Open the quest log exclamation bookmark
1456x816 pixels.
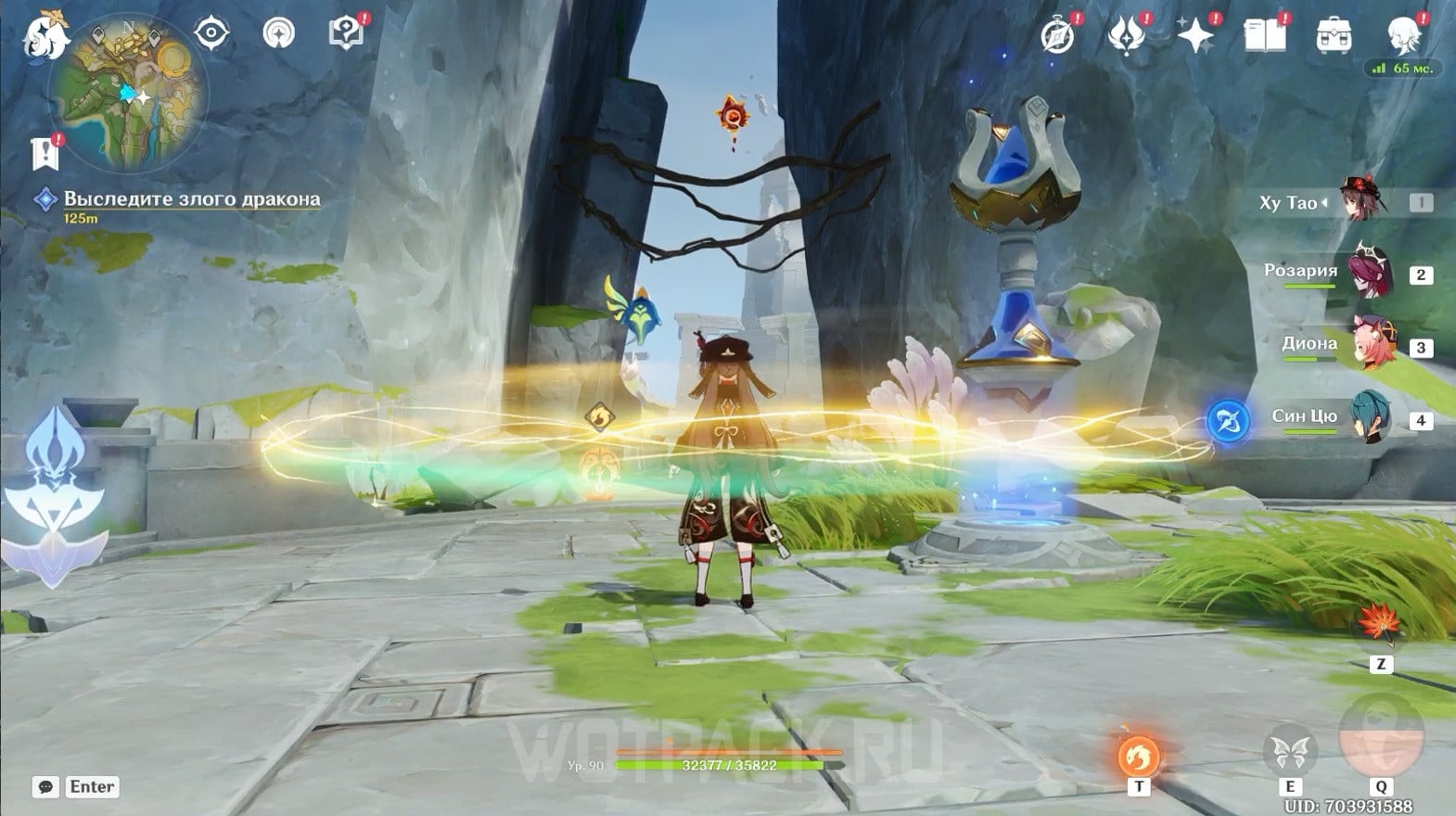coord(45,153)
